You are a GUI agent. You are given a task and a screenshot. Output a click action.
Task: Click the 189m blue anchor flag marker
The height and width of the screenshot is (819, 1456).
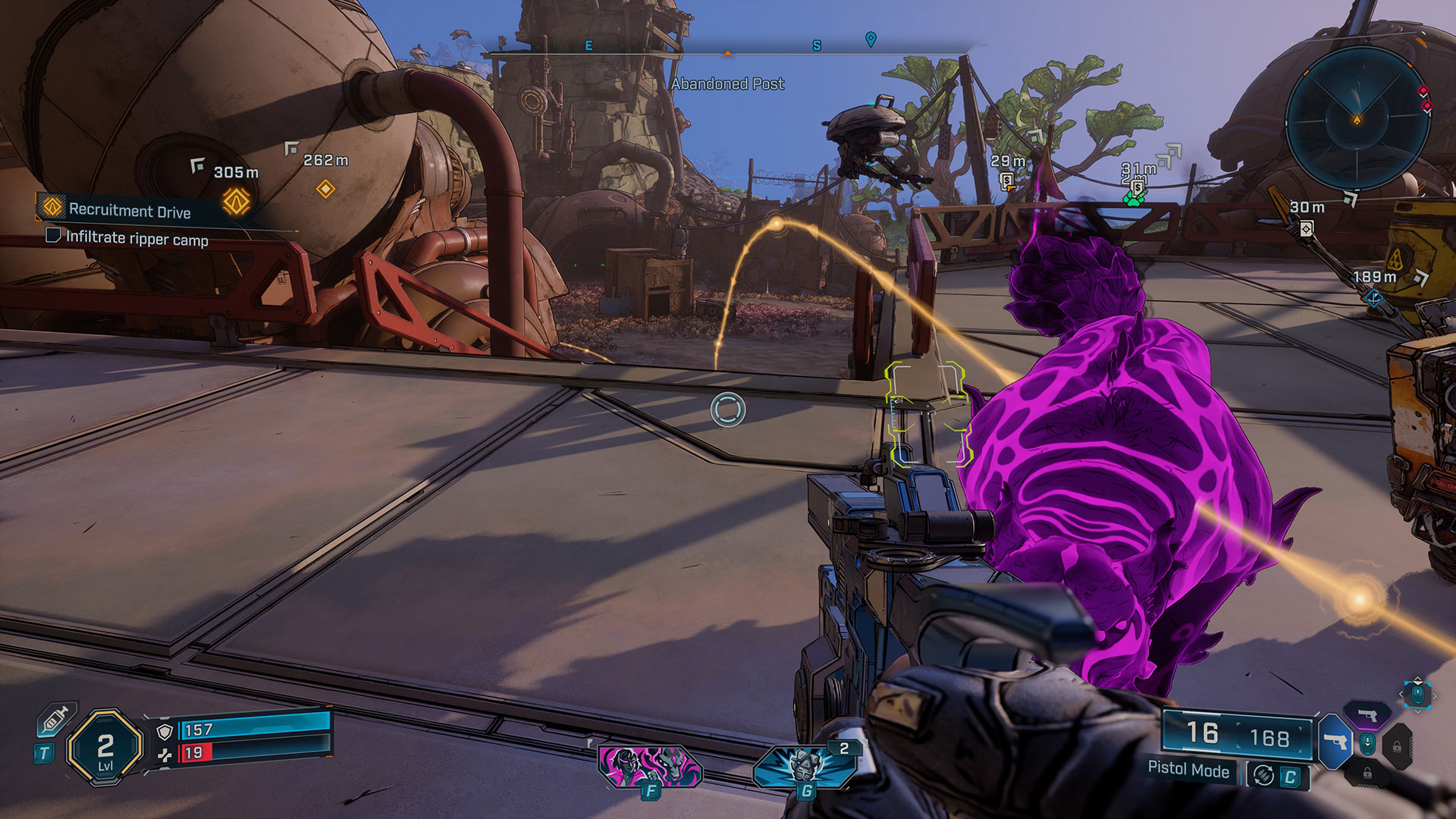1373,298
